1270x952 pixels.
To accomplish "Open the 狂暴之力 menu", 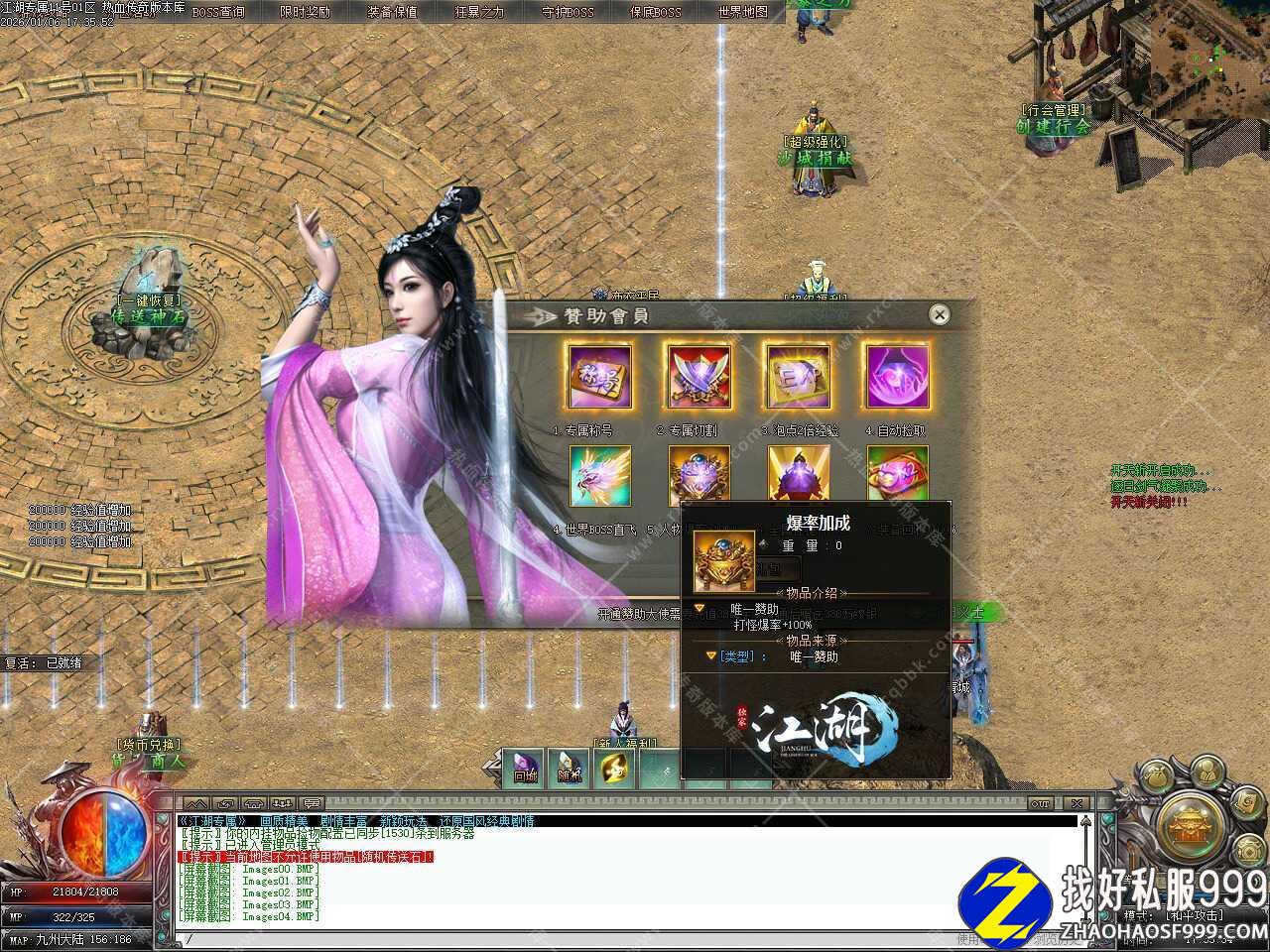I will click(479, 12).
